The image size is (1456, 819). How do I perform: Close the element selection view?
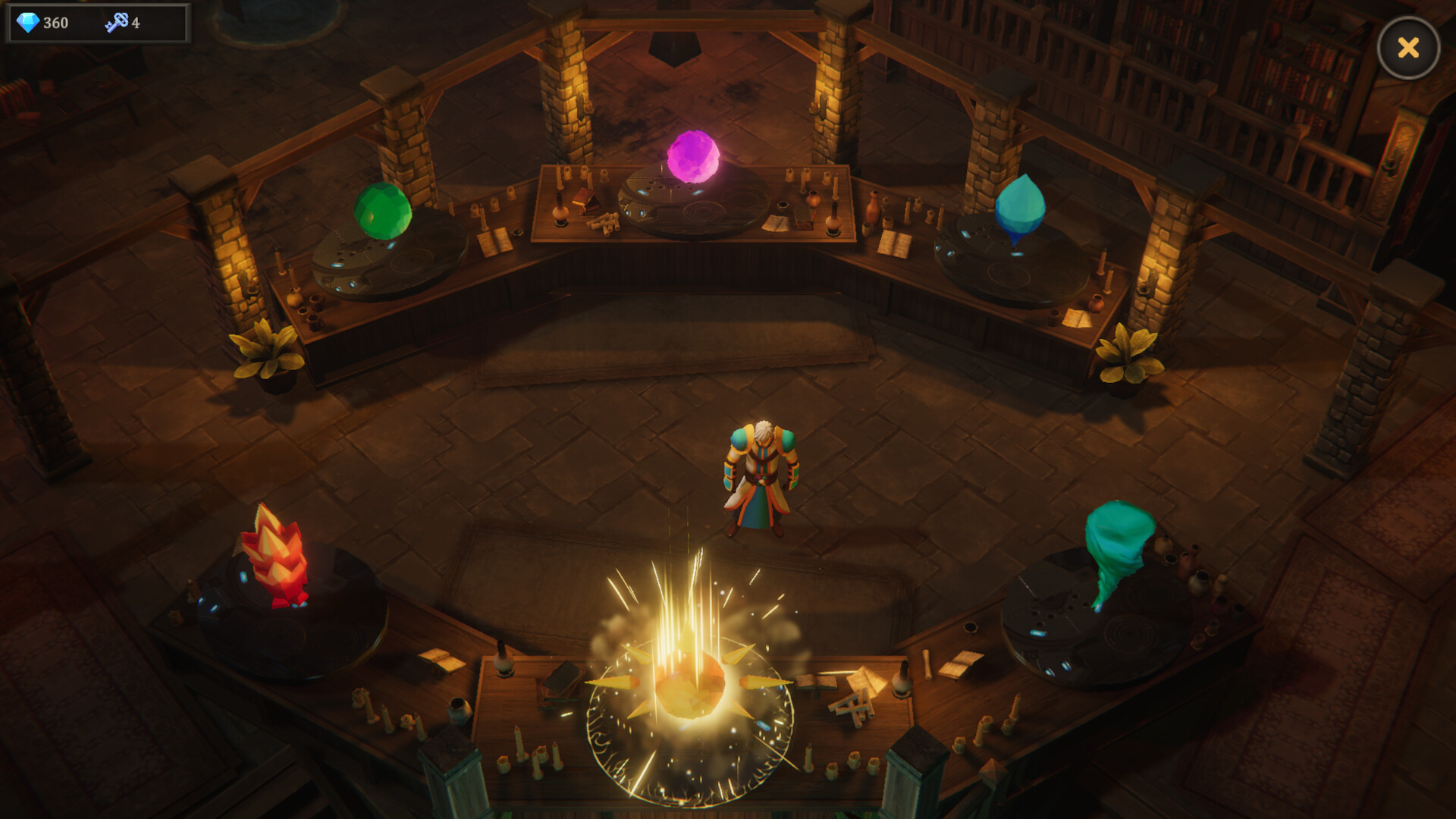(1408, 48)
